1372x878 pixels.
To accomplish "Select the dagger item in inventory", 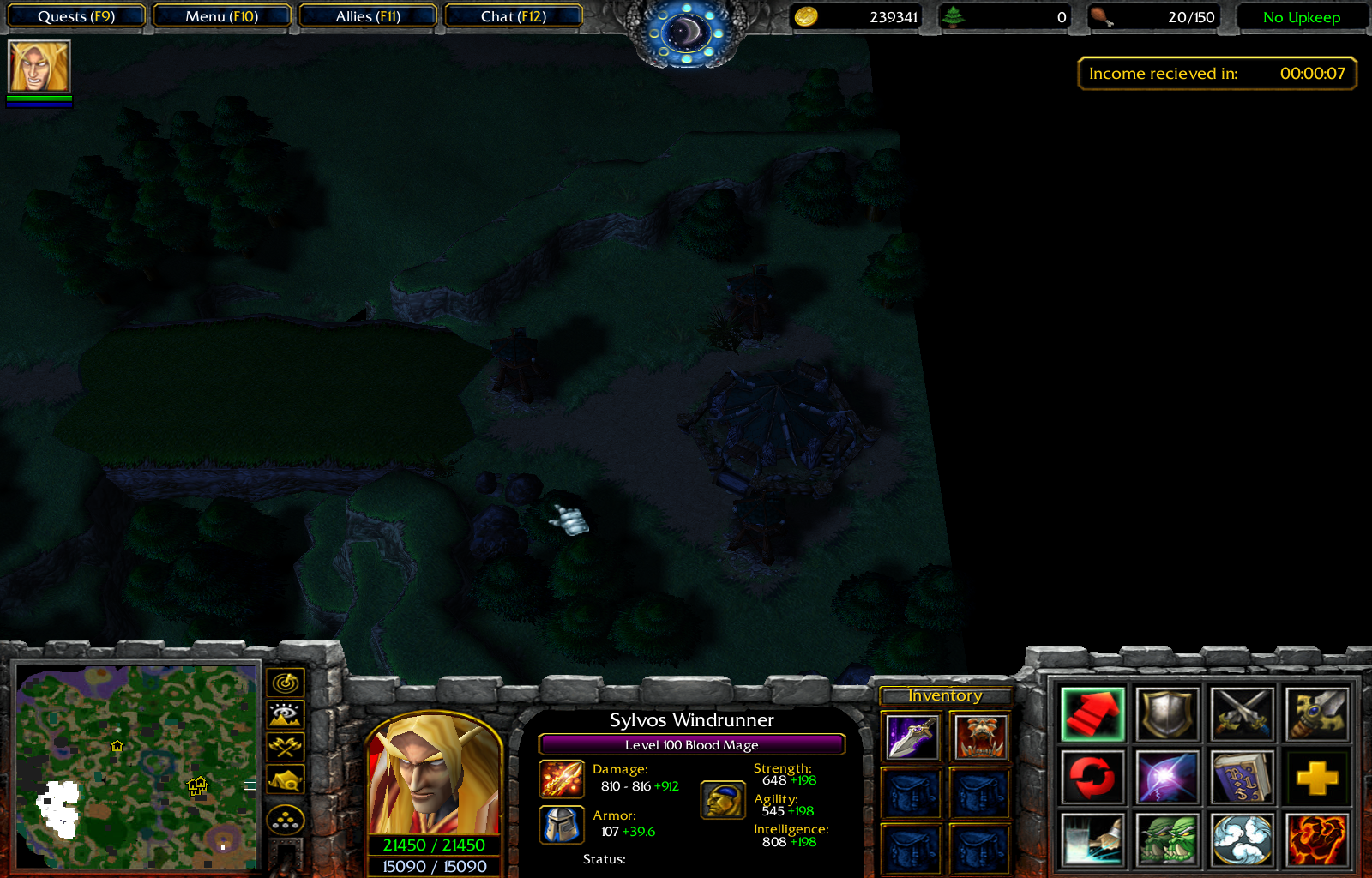I will click(912, 737).
